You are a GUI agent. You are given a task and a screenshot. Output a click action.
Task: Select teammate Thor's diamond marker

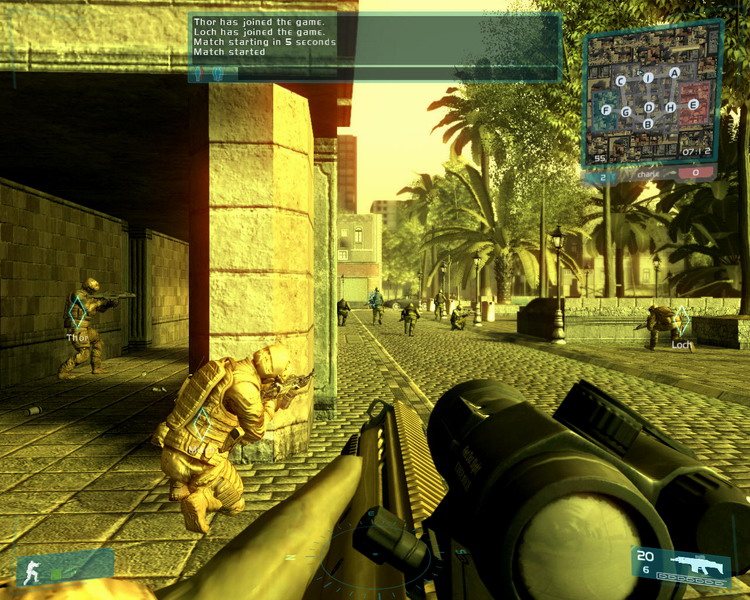[77, 315]
